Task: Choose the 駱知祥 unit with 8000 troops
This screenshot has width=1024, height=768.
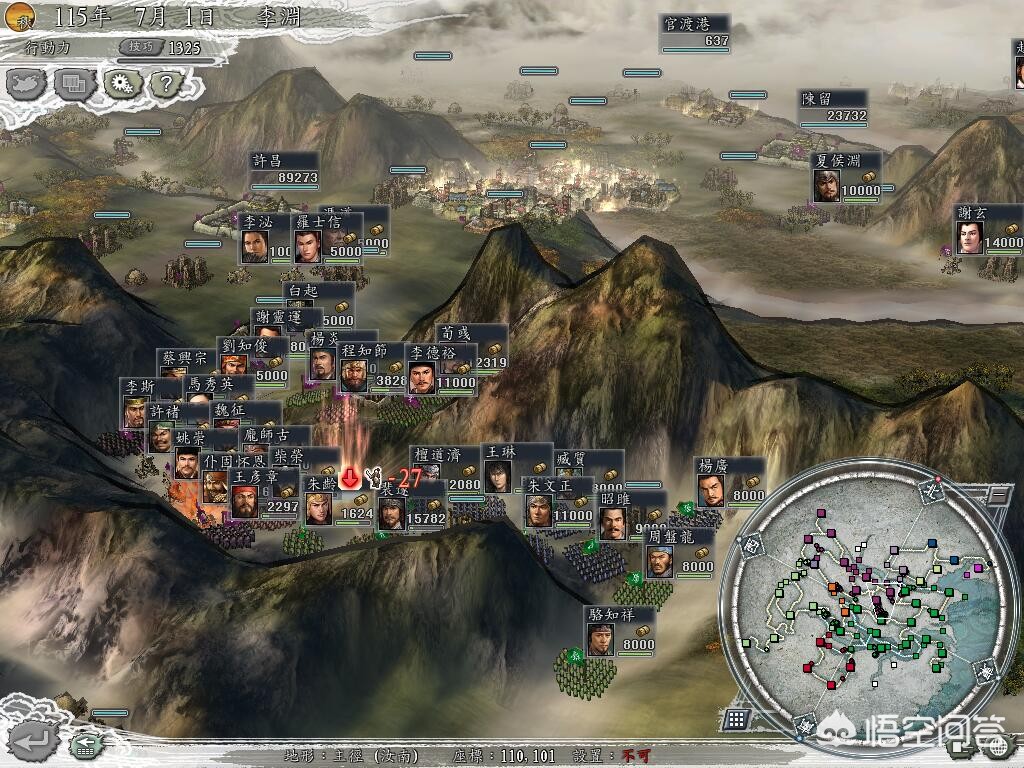Action: [600, 639]
